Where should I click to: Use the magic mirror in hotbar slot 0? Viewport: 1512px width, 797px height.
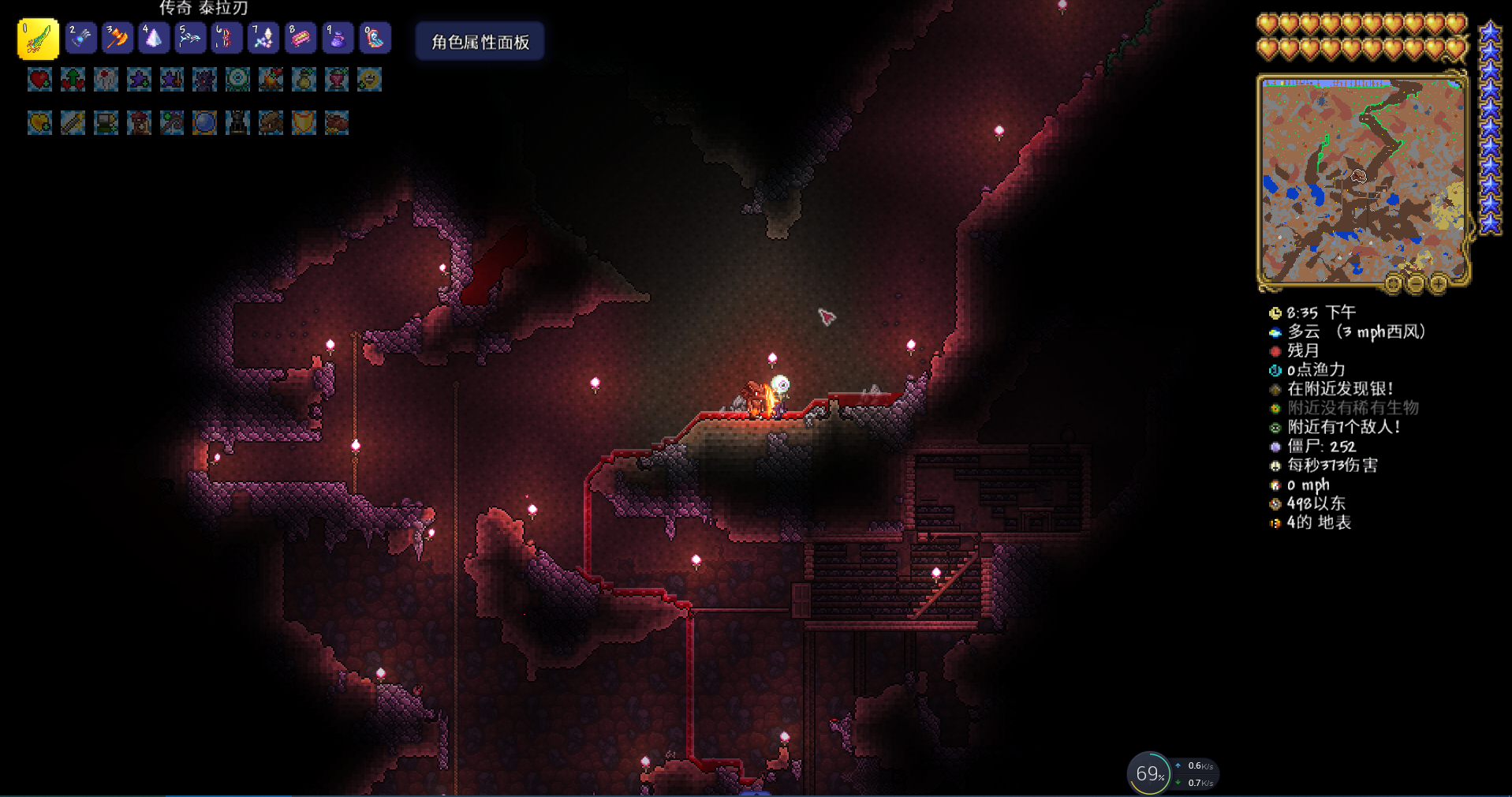tap(375, 38)
